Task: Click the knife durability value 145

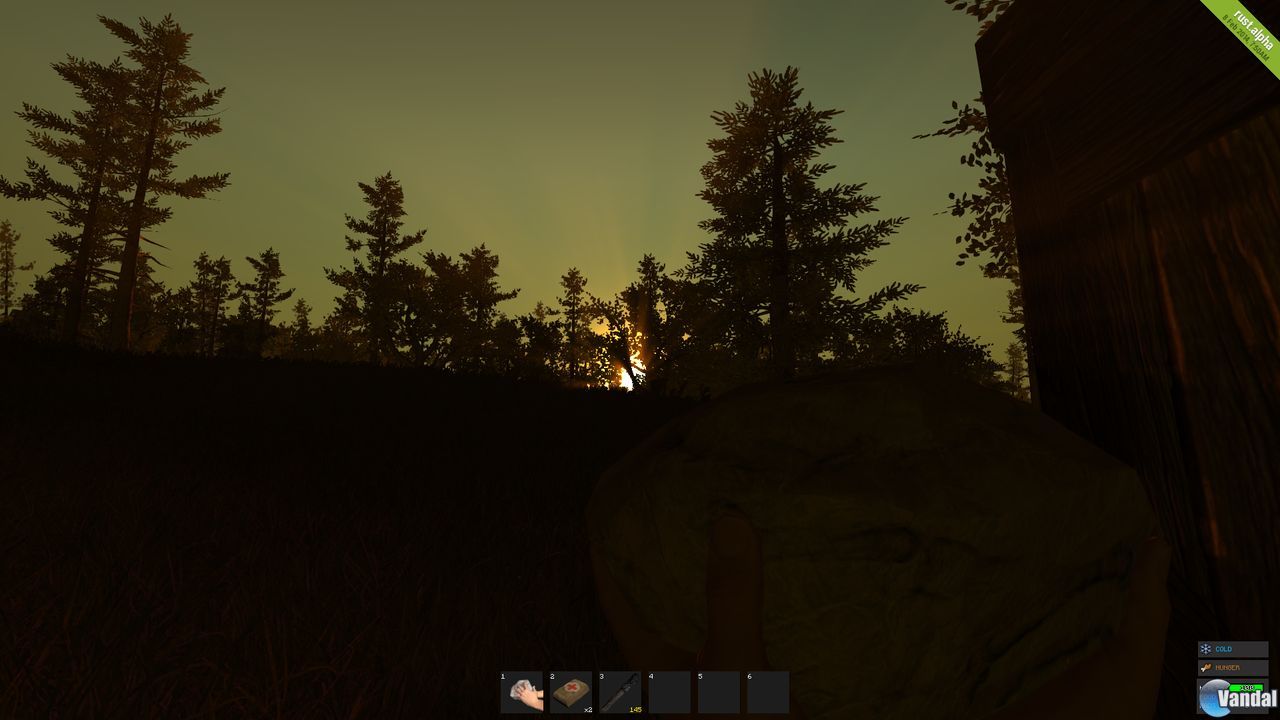Action: 634,708
